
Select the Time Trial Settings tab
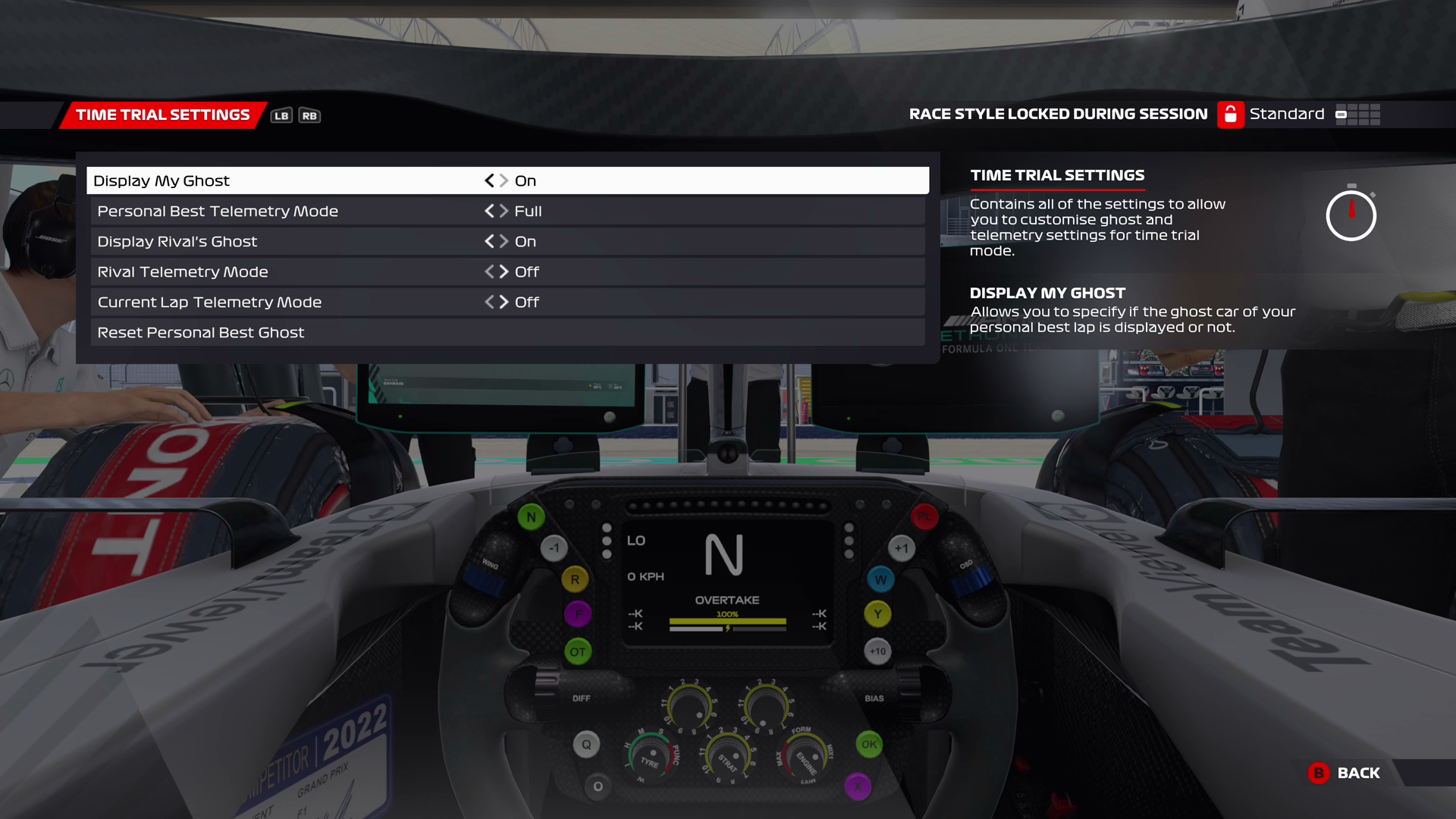(x=162, y=115)
